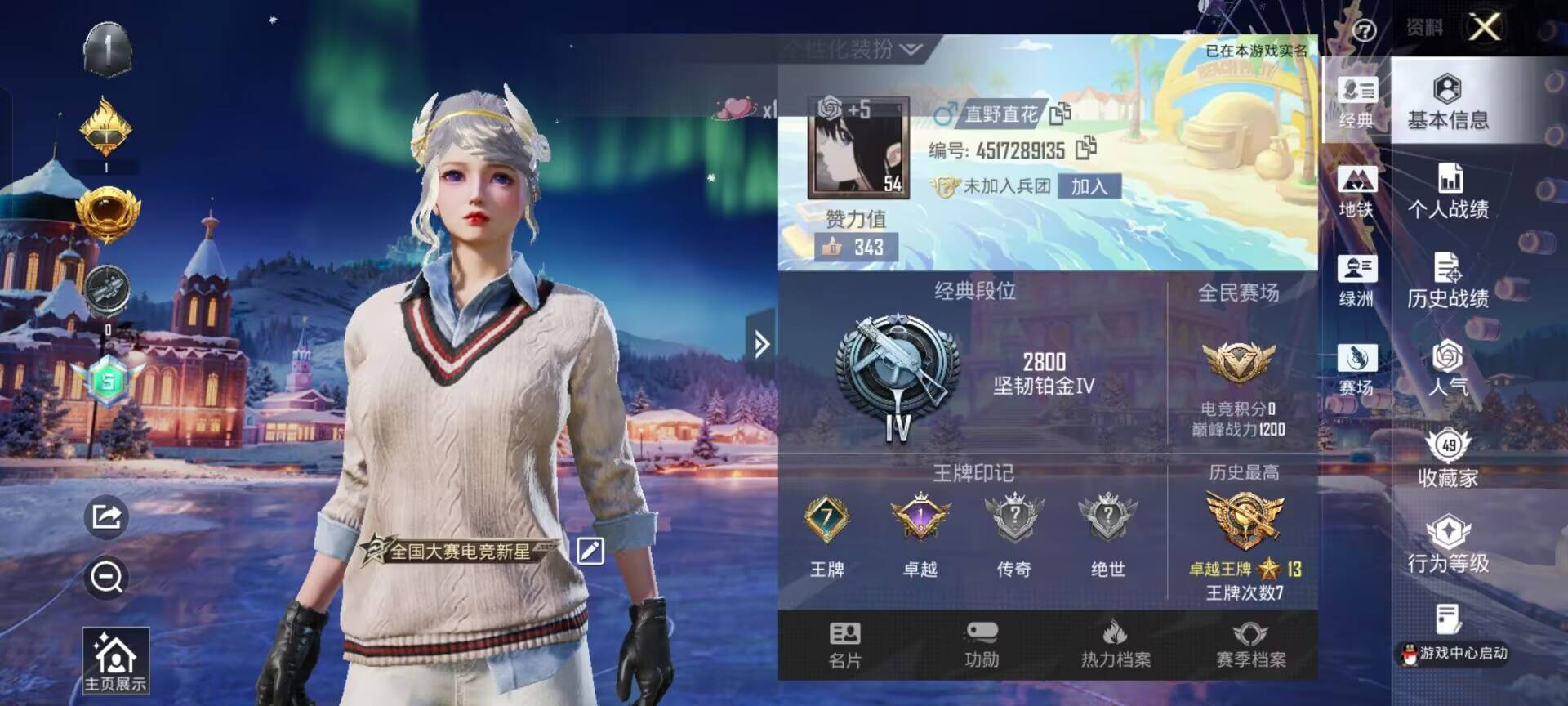Viewport: 1568px width, 706px height.
Task: Open the 基本信息 basic info tab
Action: (1447, 102)
